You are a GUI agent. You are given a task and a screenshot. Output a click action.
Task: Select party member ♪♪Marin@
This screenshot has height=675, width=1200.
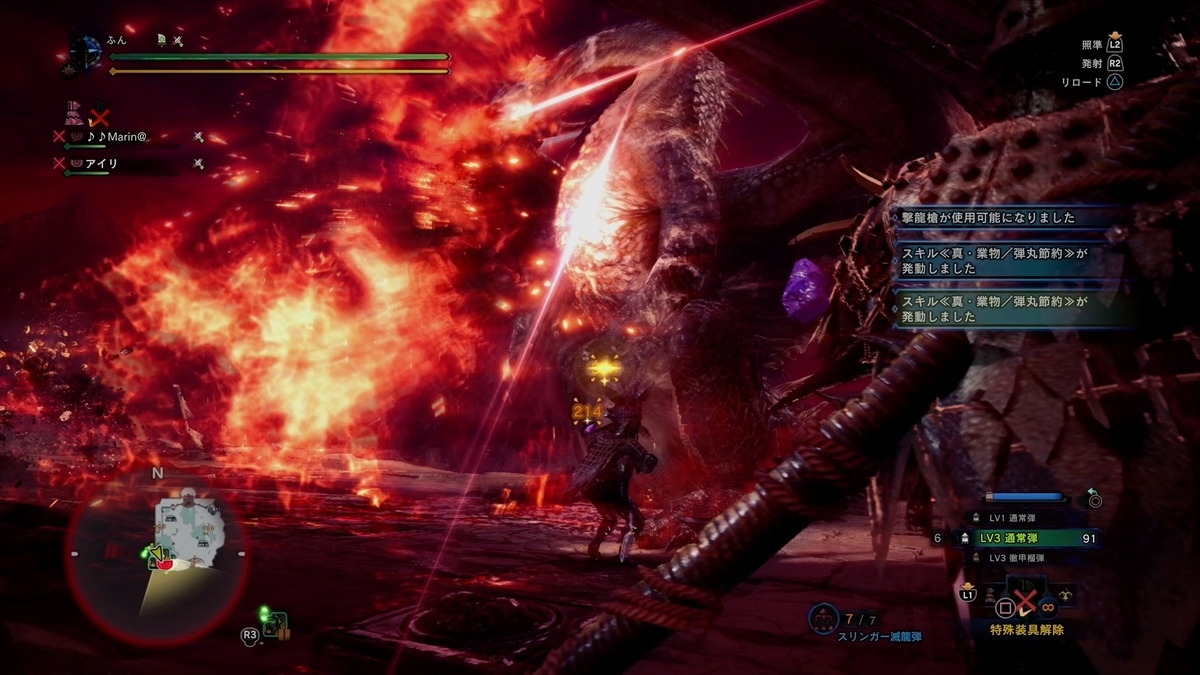pyautogui.click(x=124, y=136)
